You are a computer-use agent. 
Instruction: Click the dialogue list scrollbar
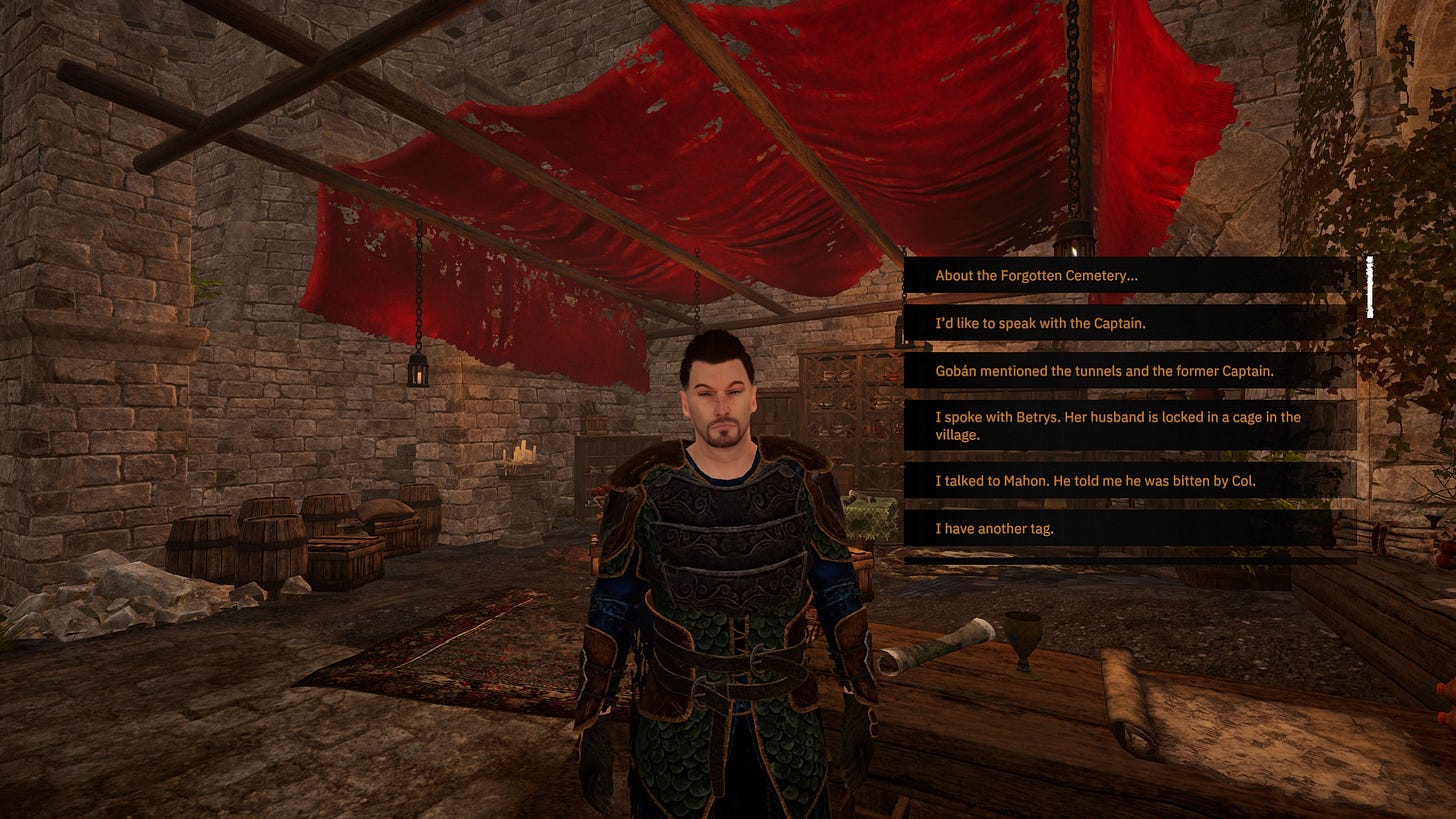click(1369, 288)
